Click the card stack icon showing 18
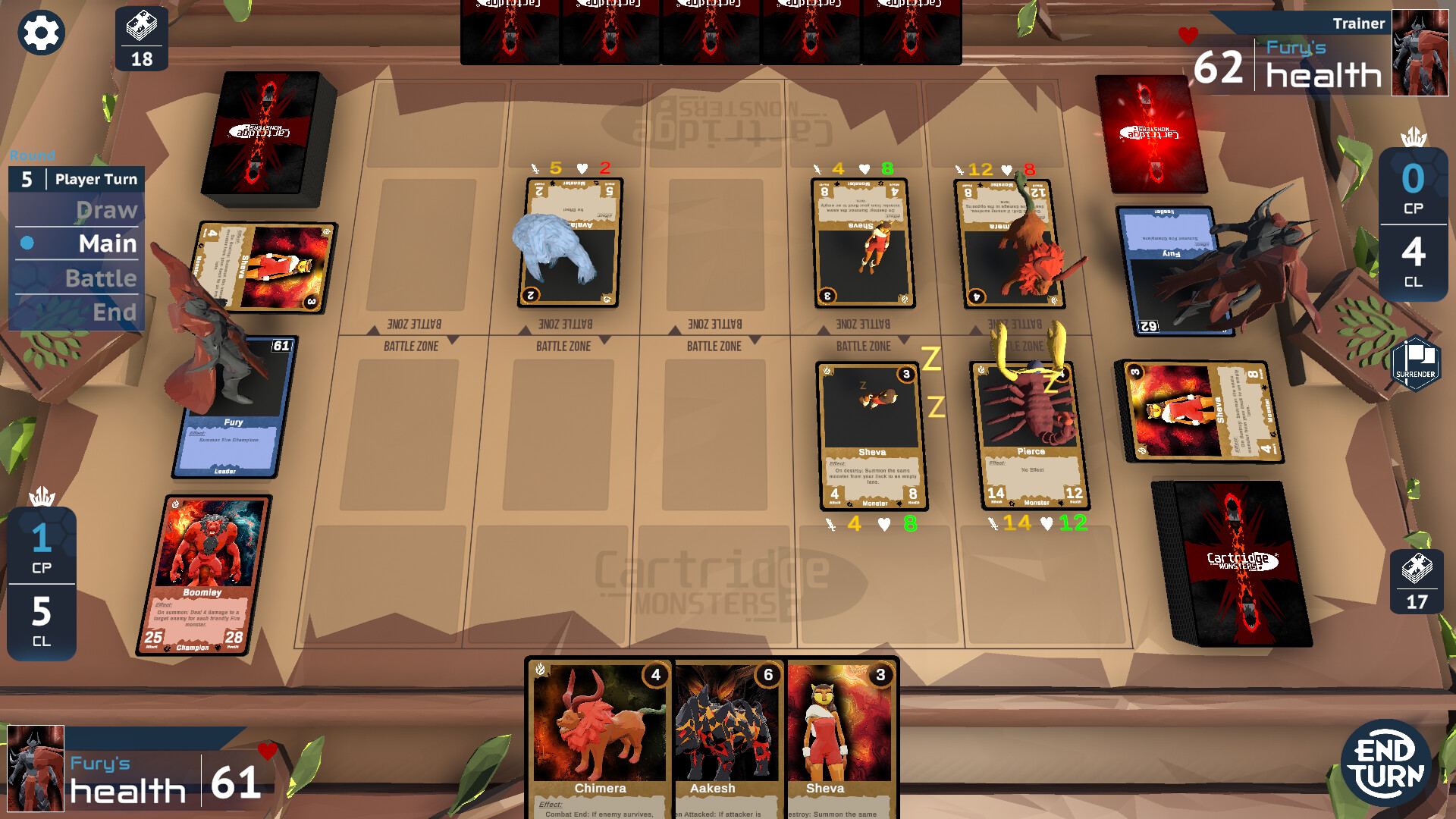1456x819 pixels. (142, 36)
